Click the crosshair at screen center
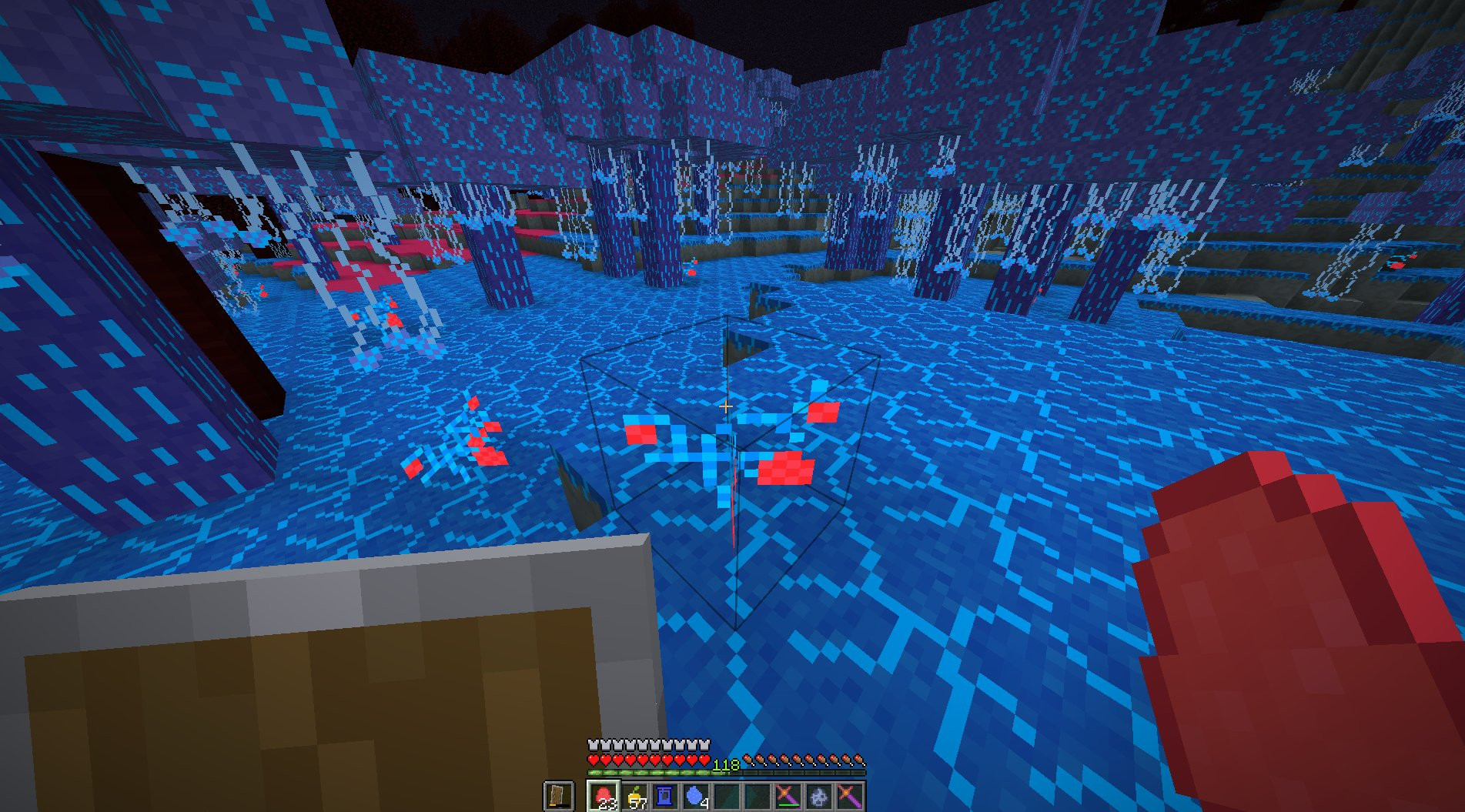Viewport: 1465px width, 812px height. tap(725, 406)
